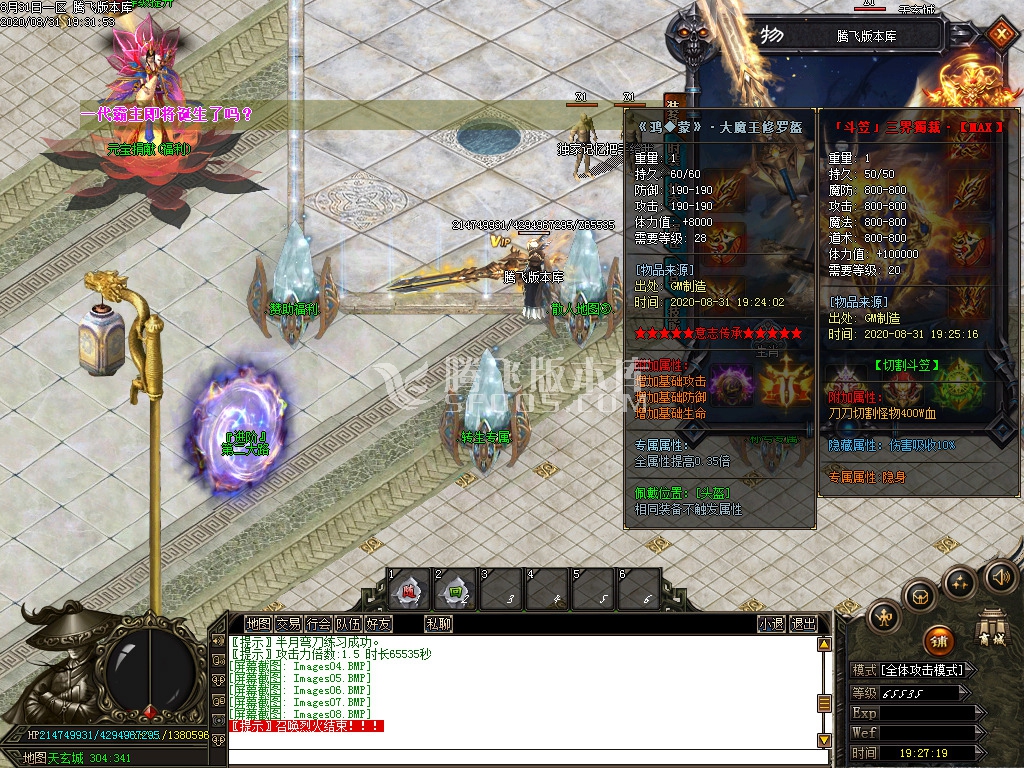Close the character equipment panel
Viewport: 1024px width, 768px height.
click(1000, 34)
